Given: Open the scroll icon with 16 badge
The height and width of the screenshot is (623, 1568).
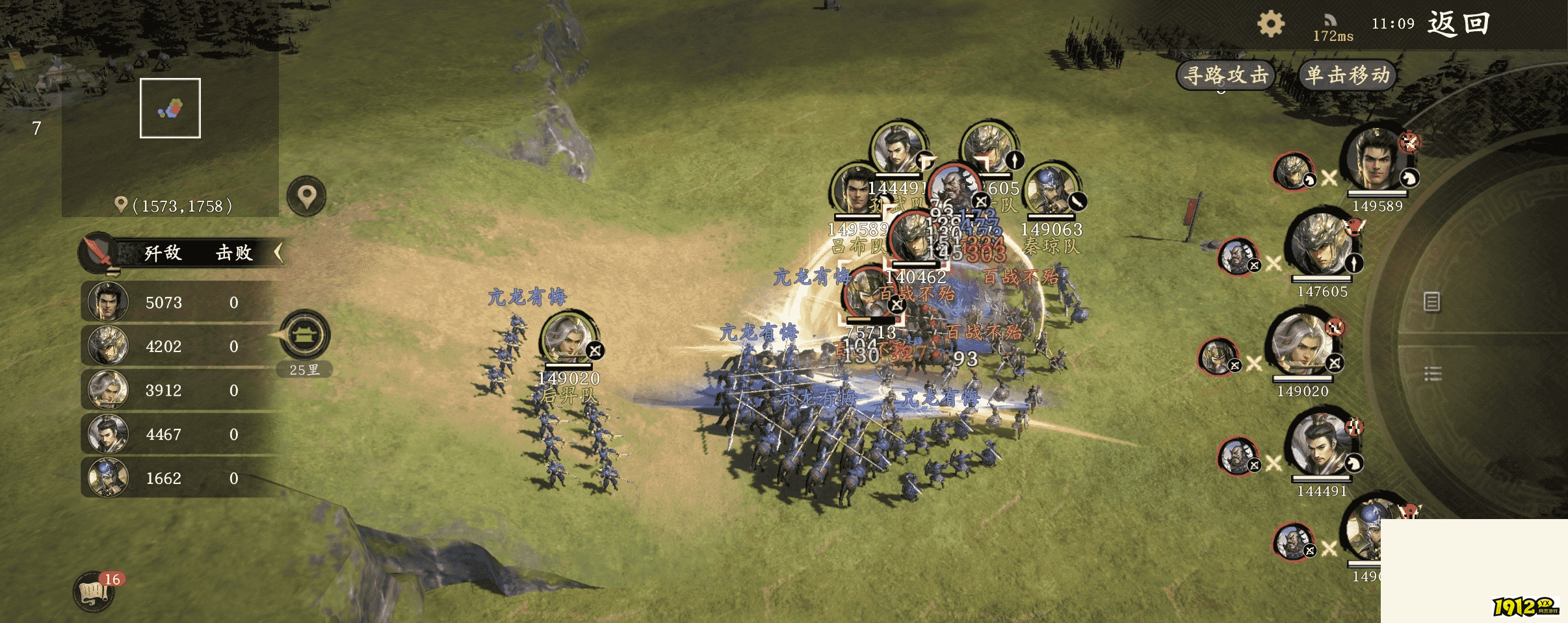Looking at the screenshot, I should pos(94,592).
